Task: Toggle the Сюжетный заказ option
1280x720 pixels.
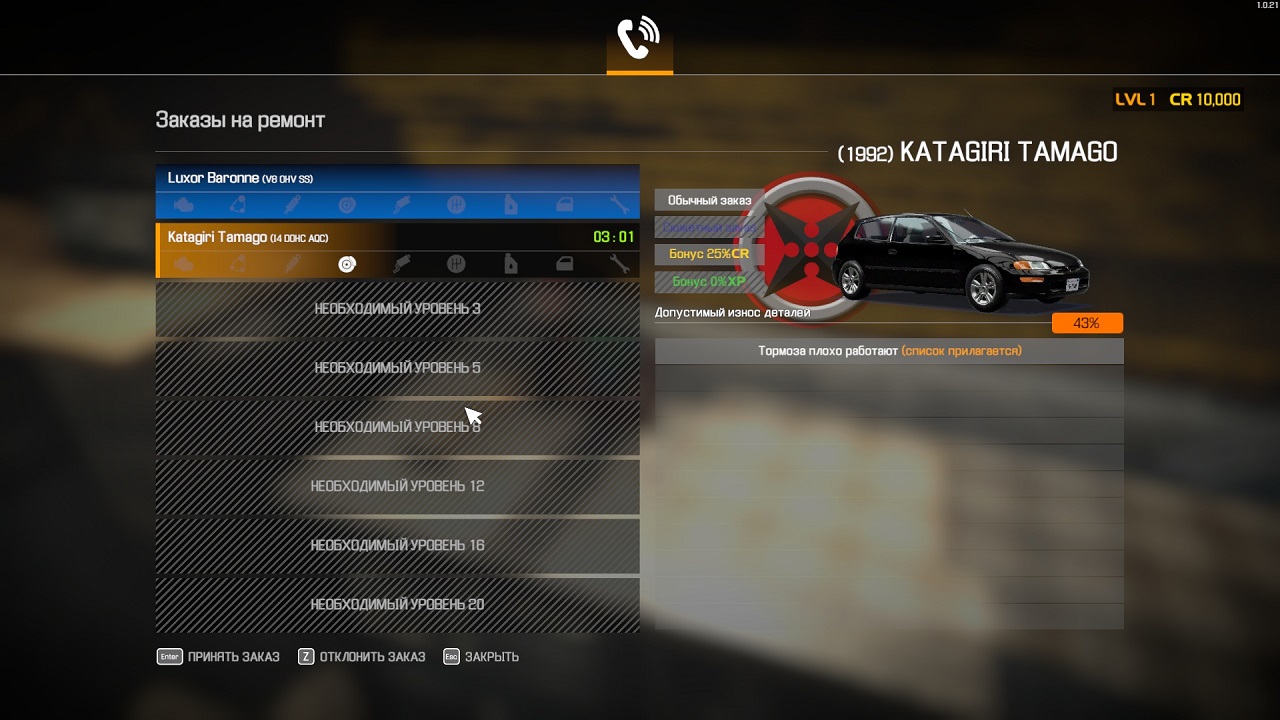Action: coord(709,227)
